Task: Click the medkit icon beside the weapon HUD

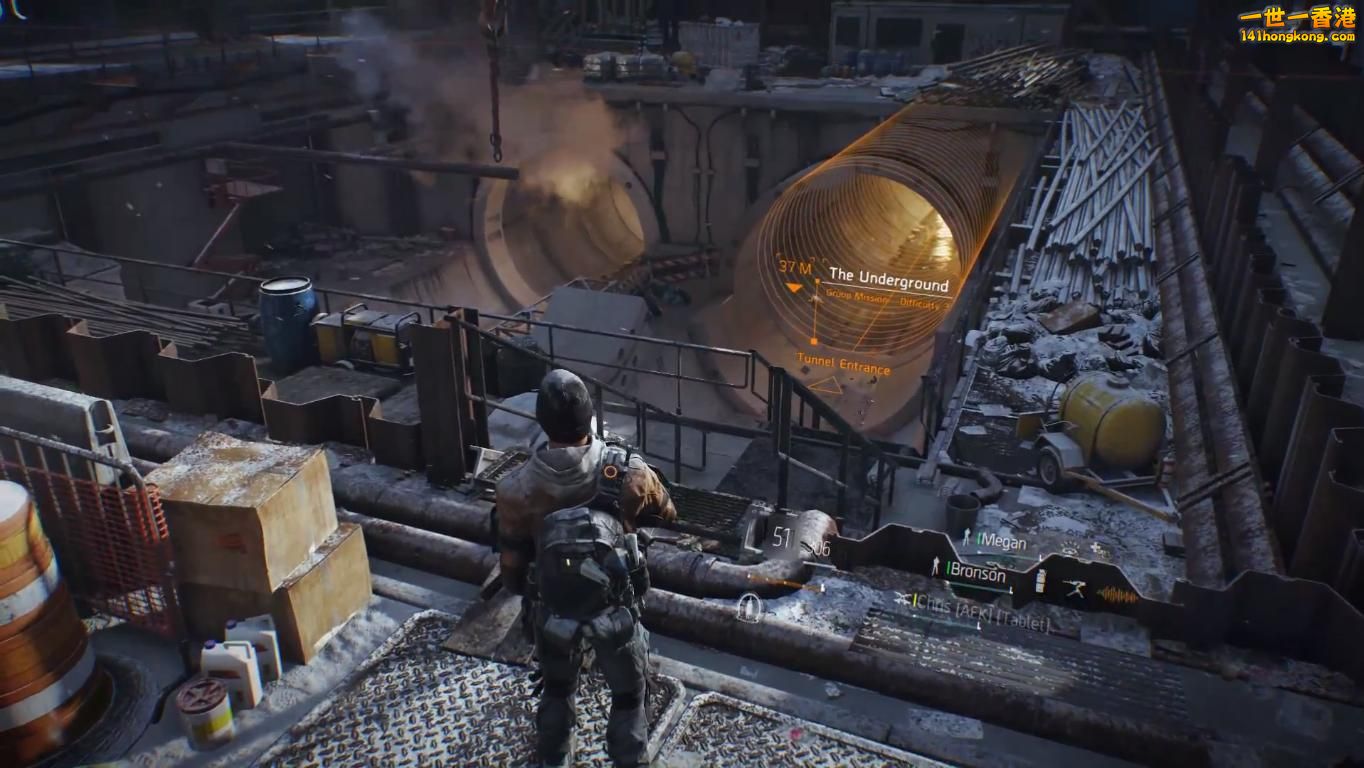Action: click(747, 606)
